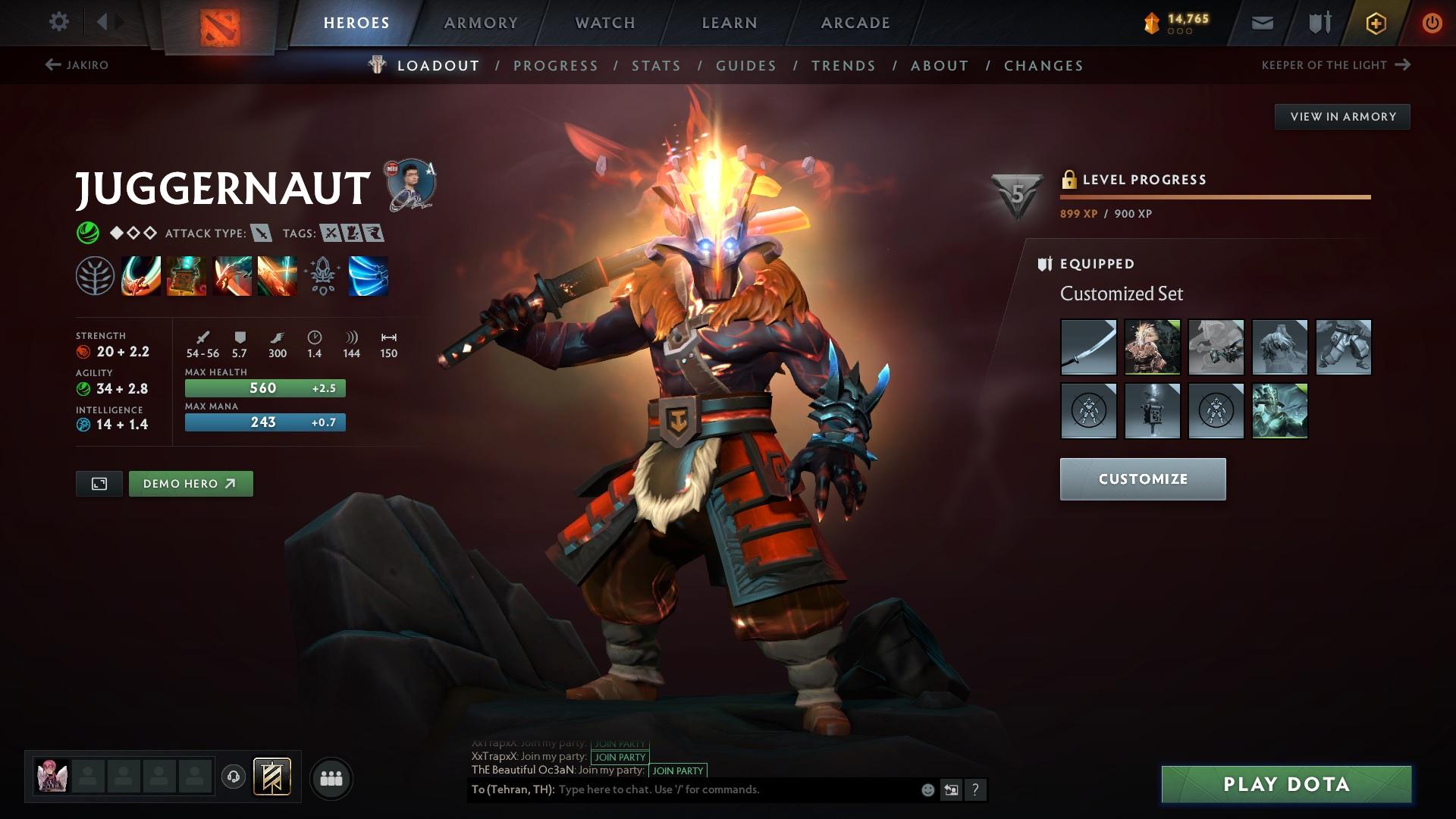Open the Healing Ward ability icon
The image size is (1456, 819).
(186, 277)
